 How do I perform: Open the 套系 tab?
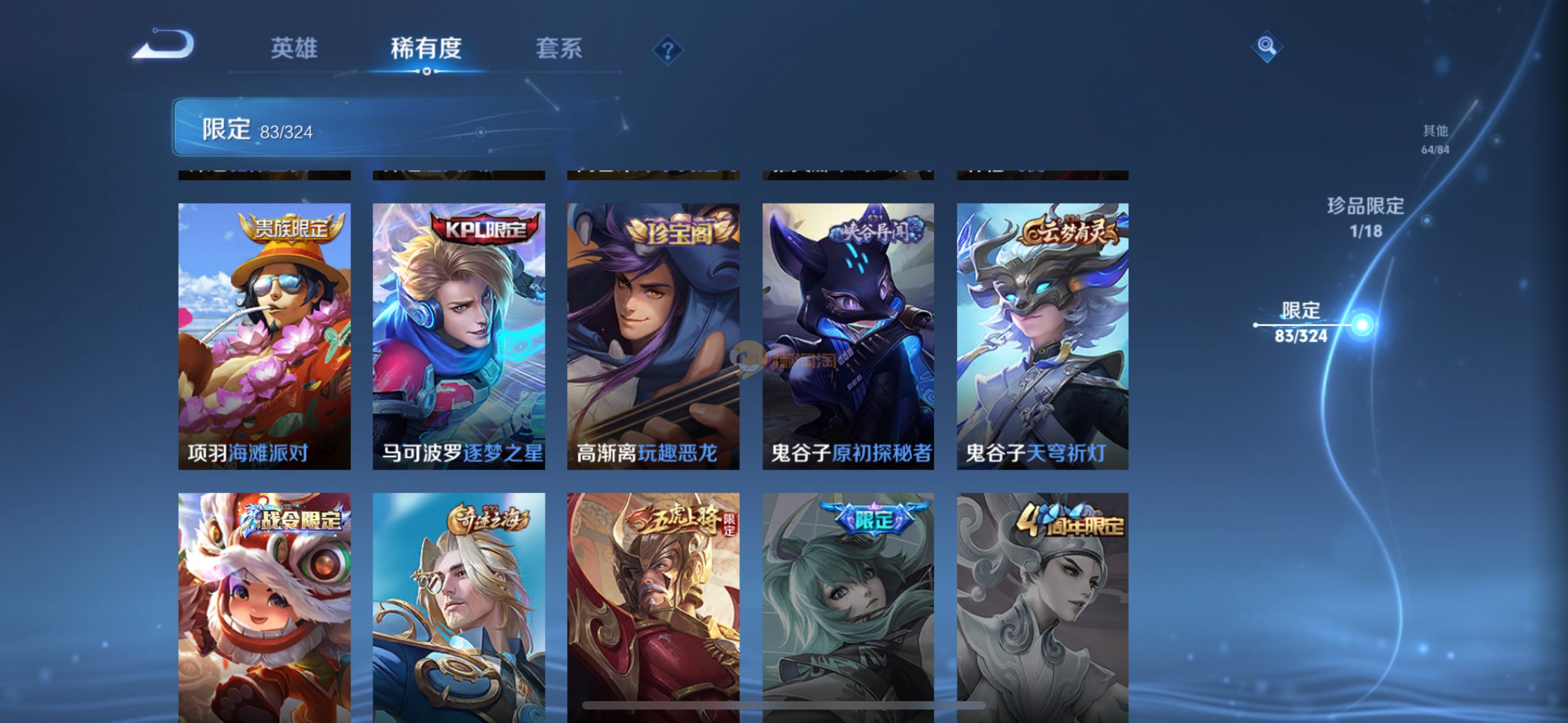(558, 48)
